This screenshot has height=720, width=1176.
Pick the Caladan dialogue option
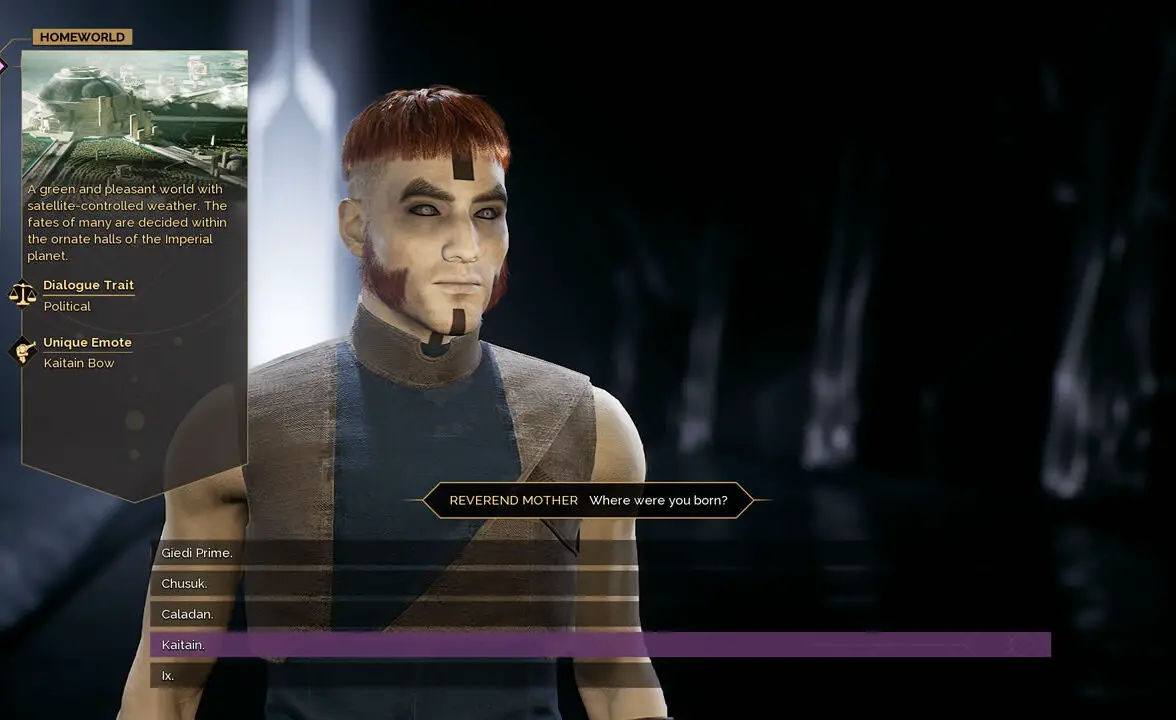[x=188, y=614]
